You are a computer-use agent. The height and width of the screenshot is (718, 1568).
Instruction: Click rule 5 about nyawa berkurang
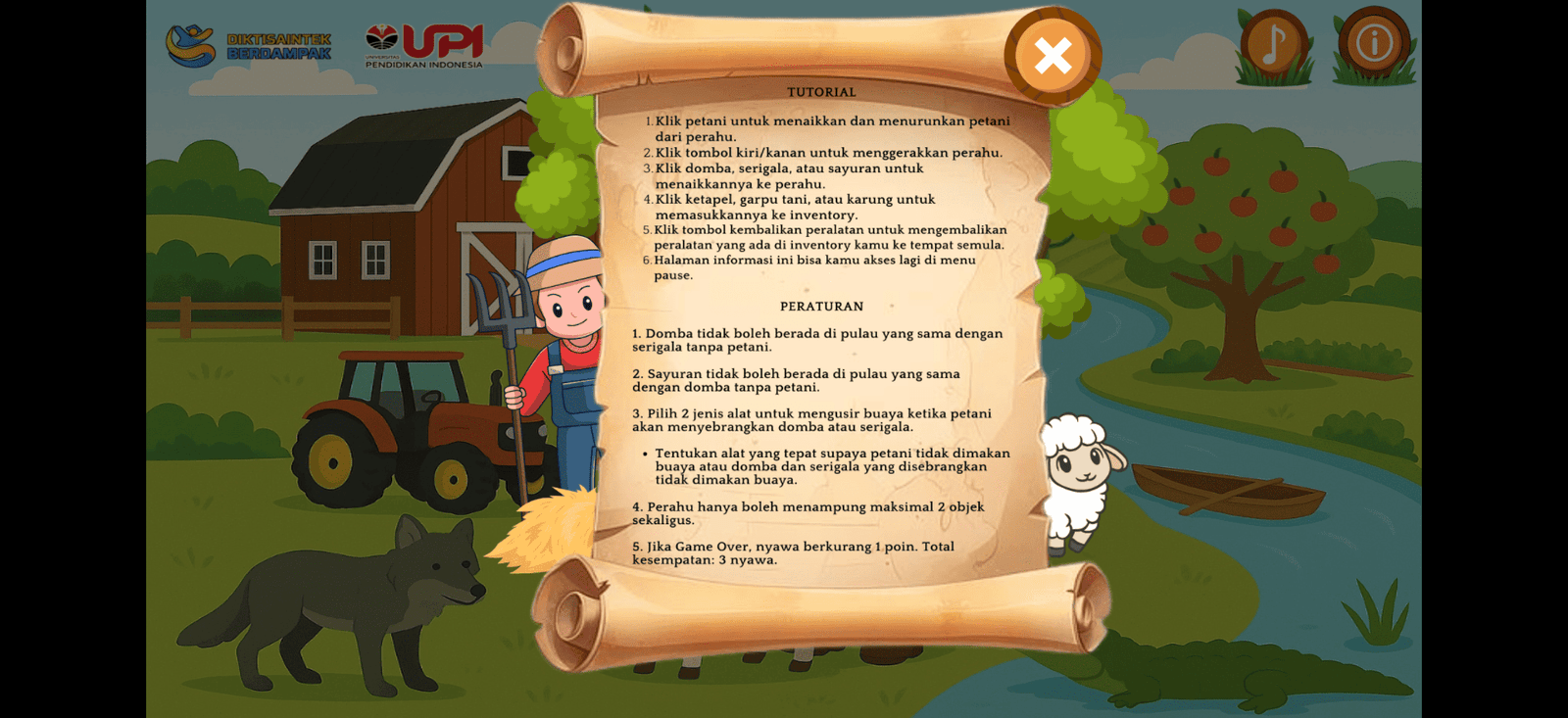[794, 552]
